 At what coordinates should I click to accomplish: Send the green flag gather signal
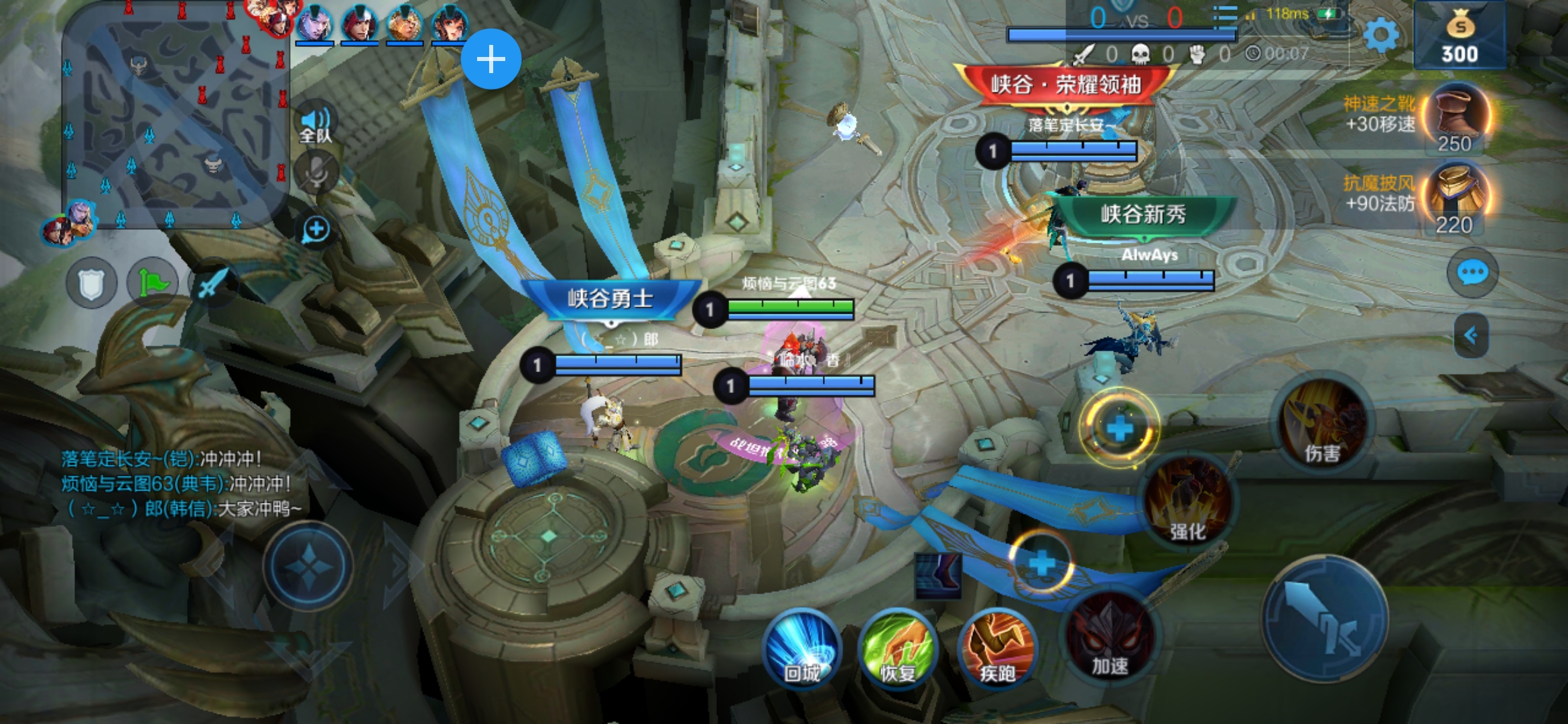(x=153, y=284)
